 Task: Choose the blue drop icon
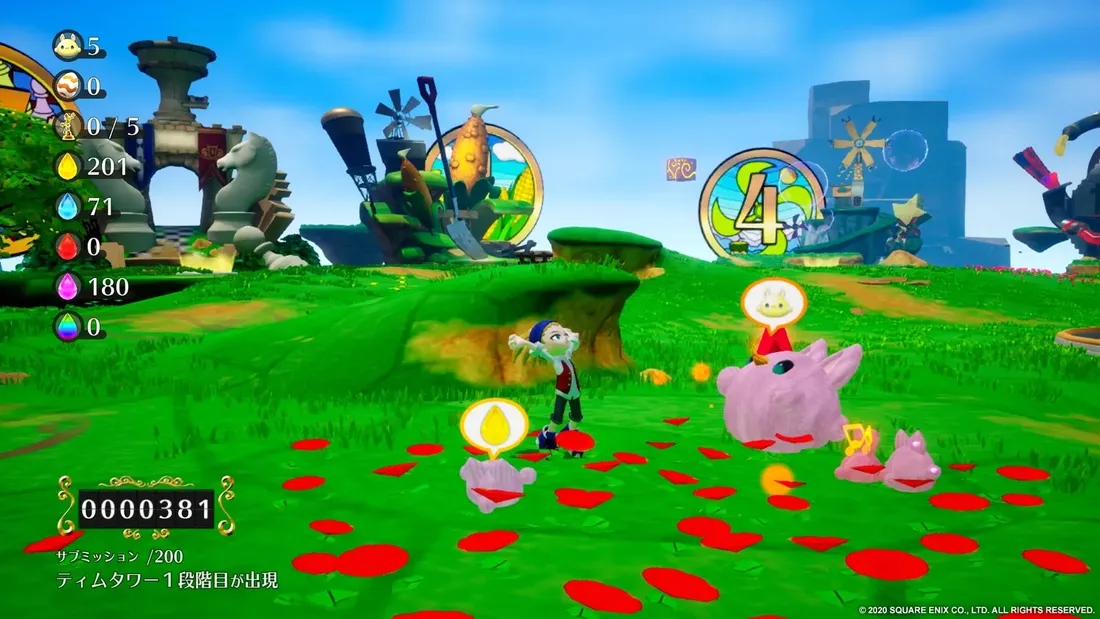point(68,206)
